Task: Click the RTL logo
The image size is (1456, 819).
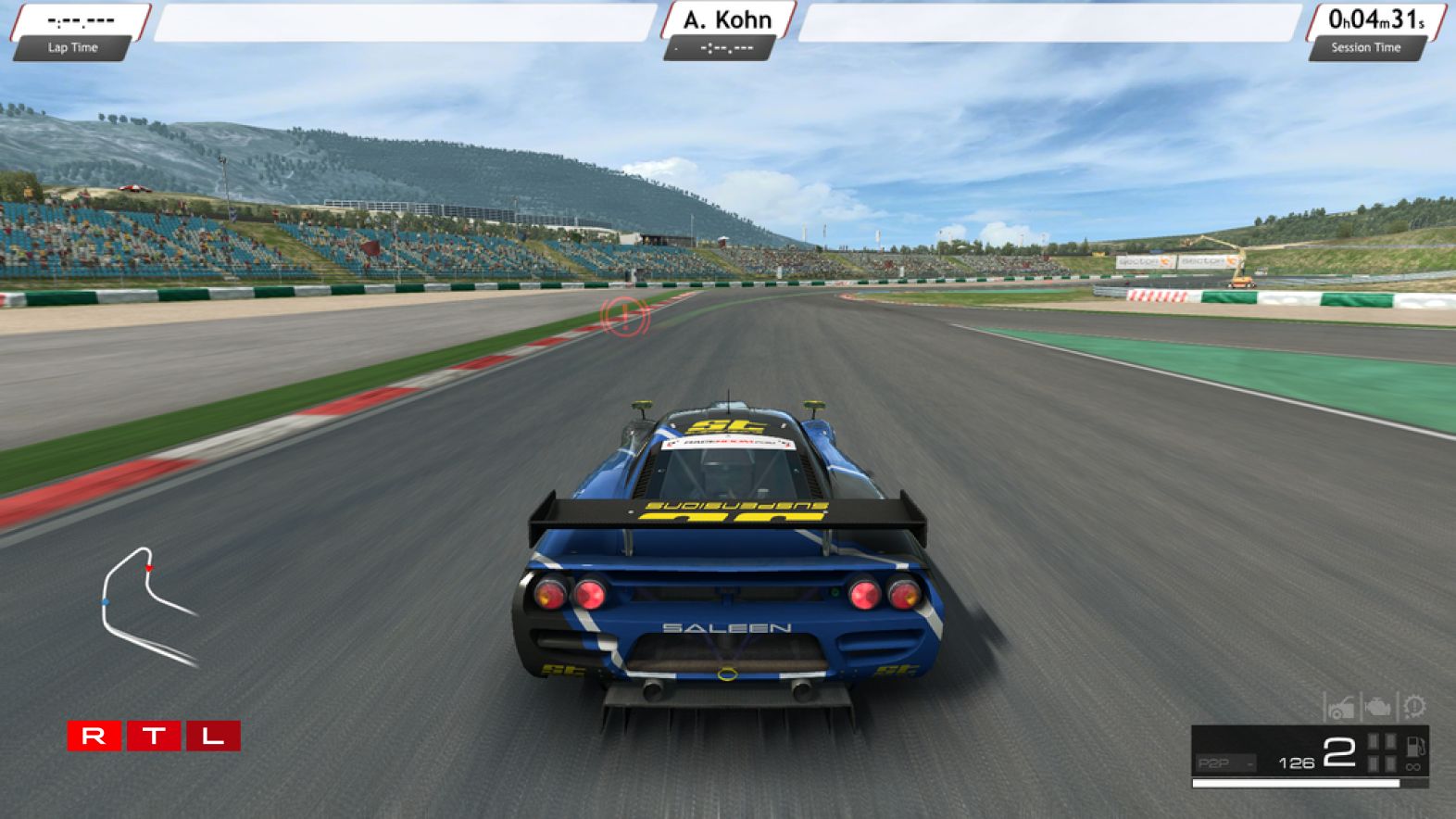Action: [154, 737]
